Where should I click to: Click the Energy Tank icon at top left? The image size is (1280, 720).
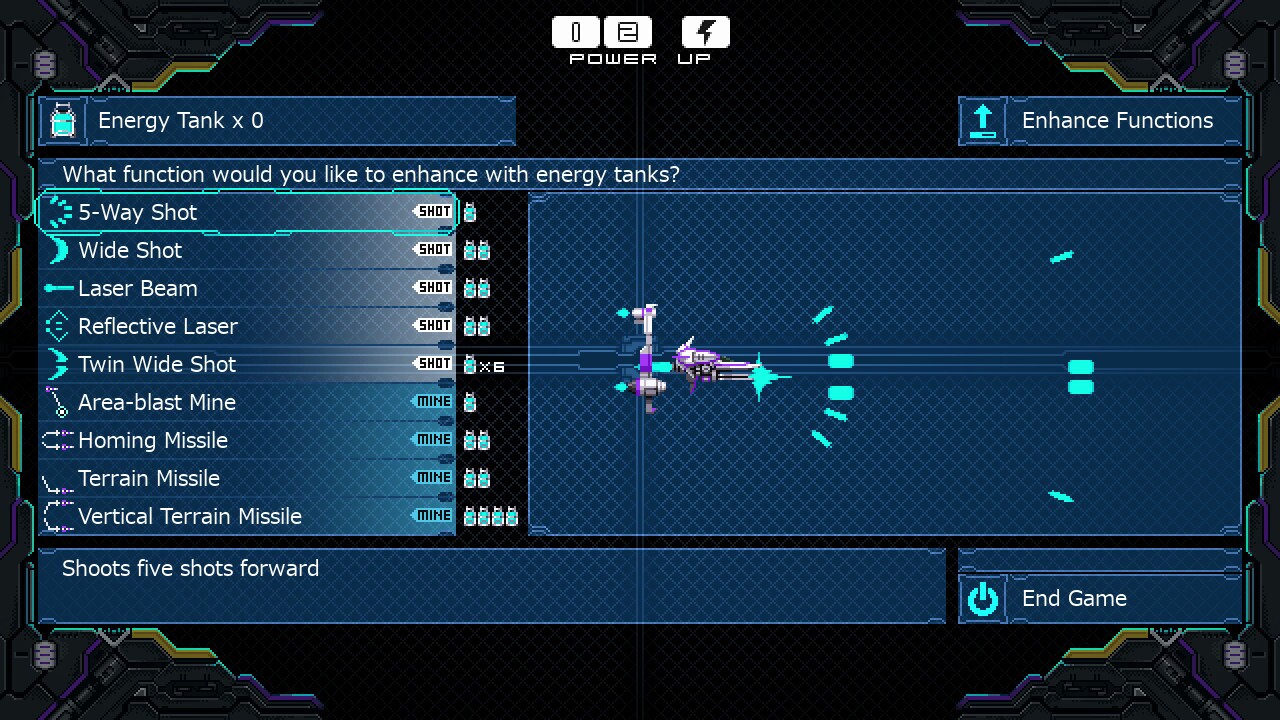[62, 121]
